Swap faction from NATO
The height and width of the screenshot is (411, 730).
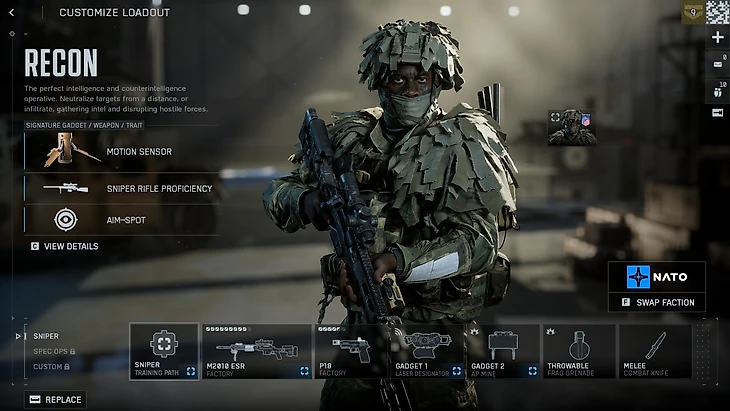(657, 302)
